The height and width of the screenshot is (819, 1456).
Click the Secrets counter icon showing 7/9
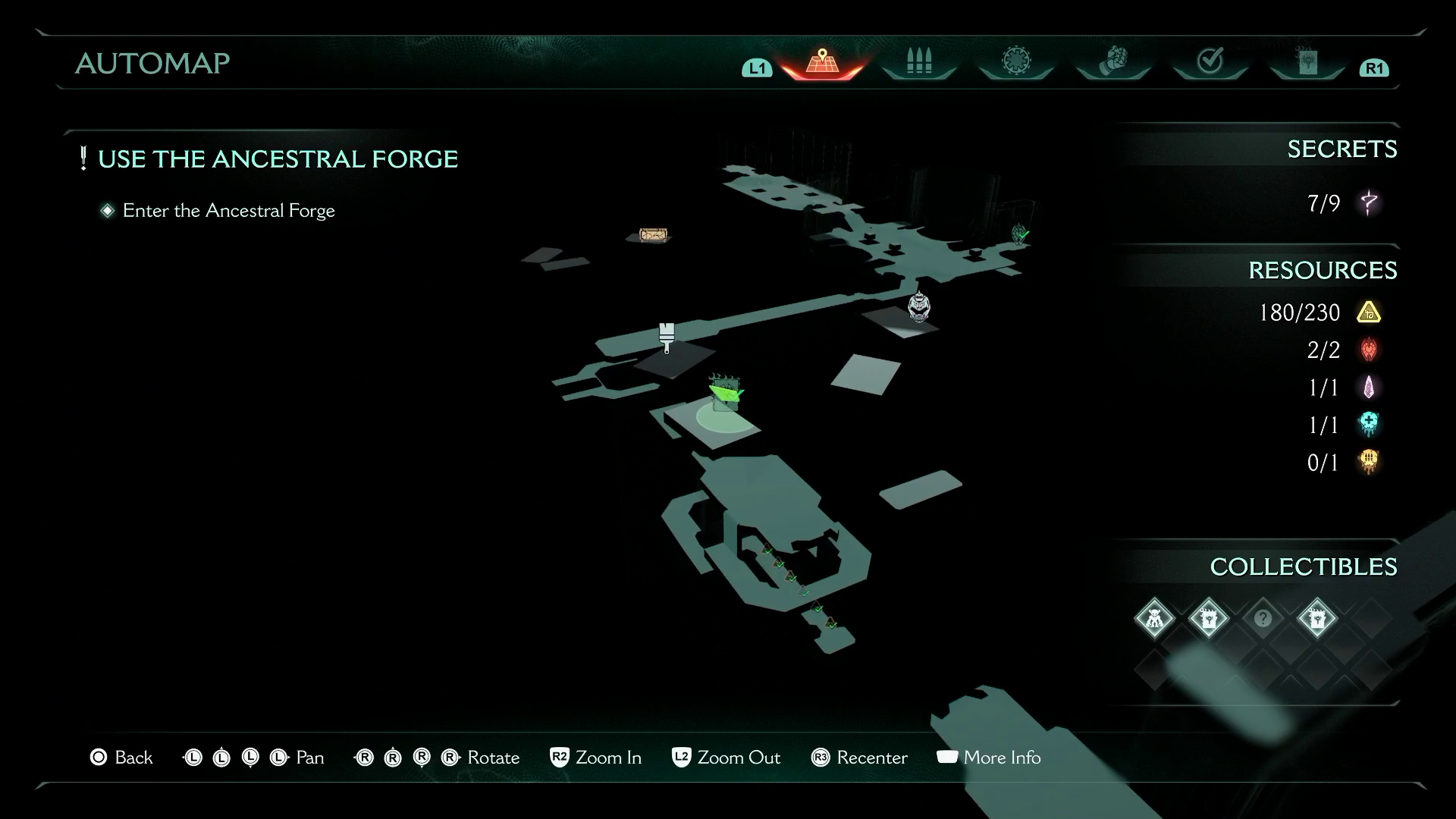(x=1370, y=203)
